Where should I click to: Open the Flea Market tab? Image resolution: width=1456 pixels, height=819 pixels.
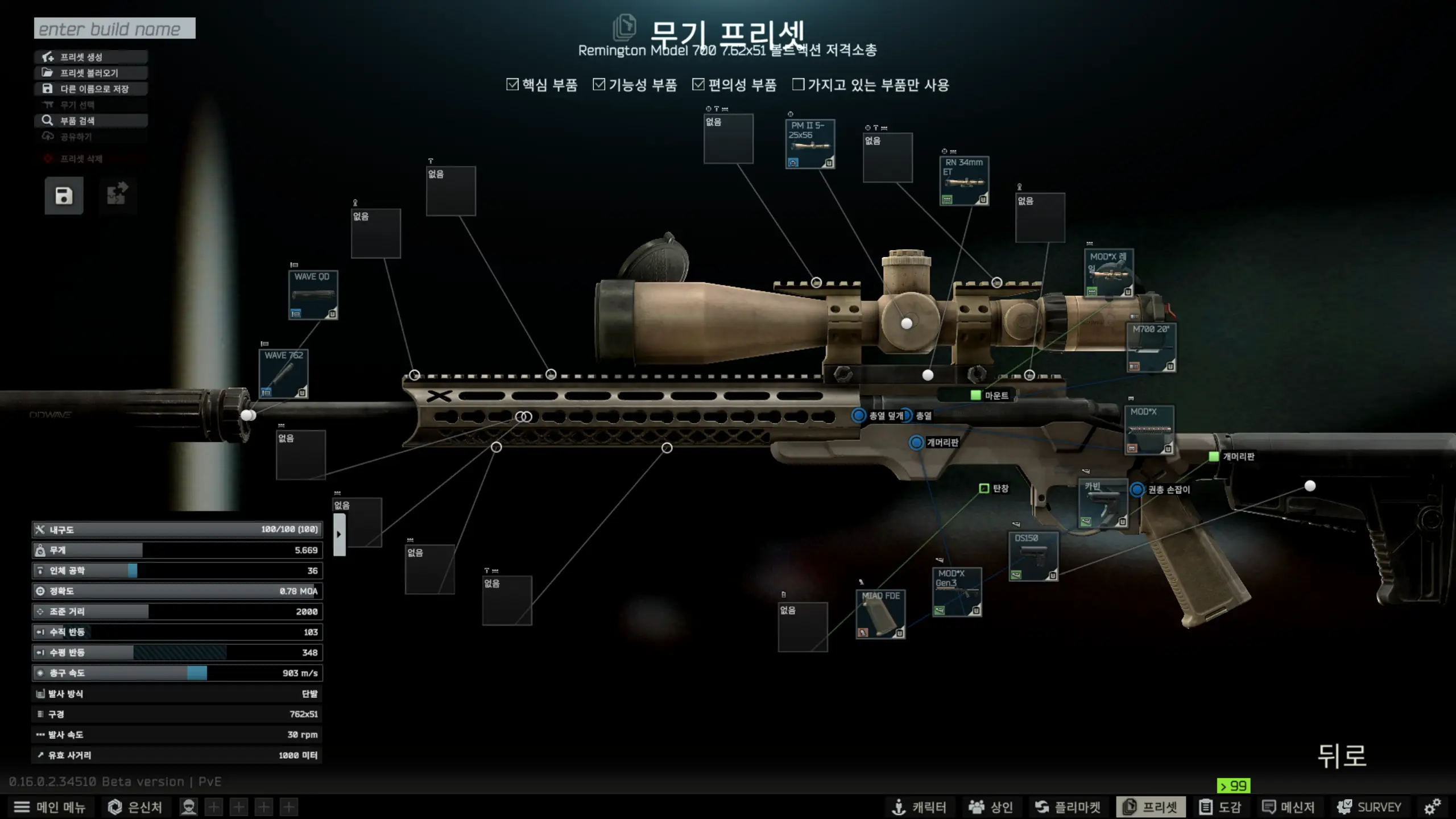pyautogui.click(x=1068, y=807)
